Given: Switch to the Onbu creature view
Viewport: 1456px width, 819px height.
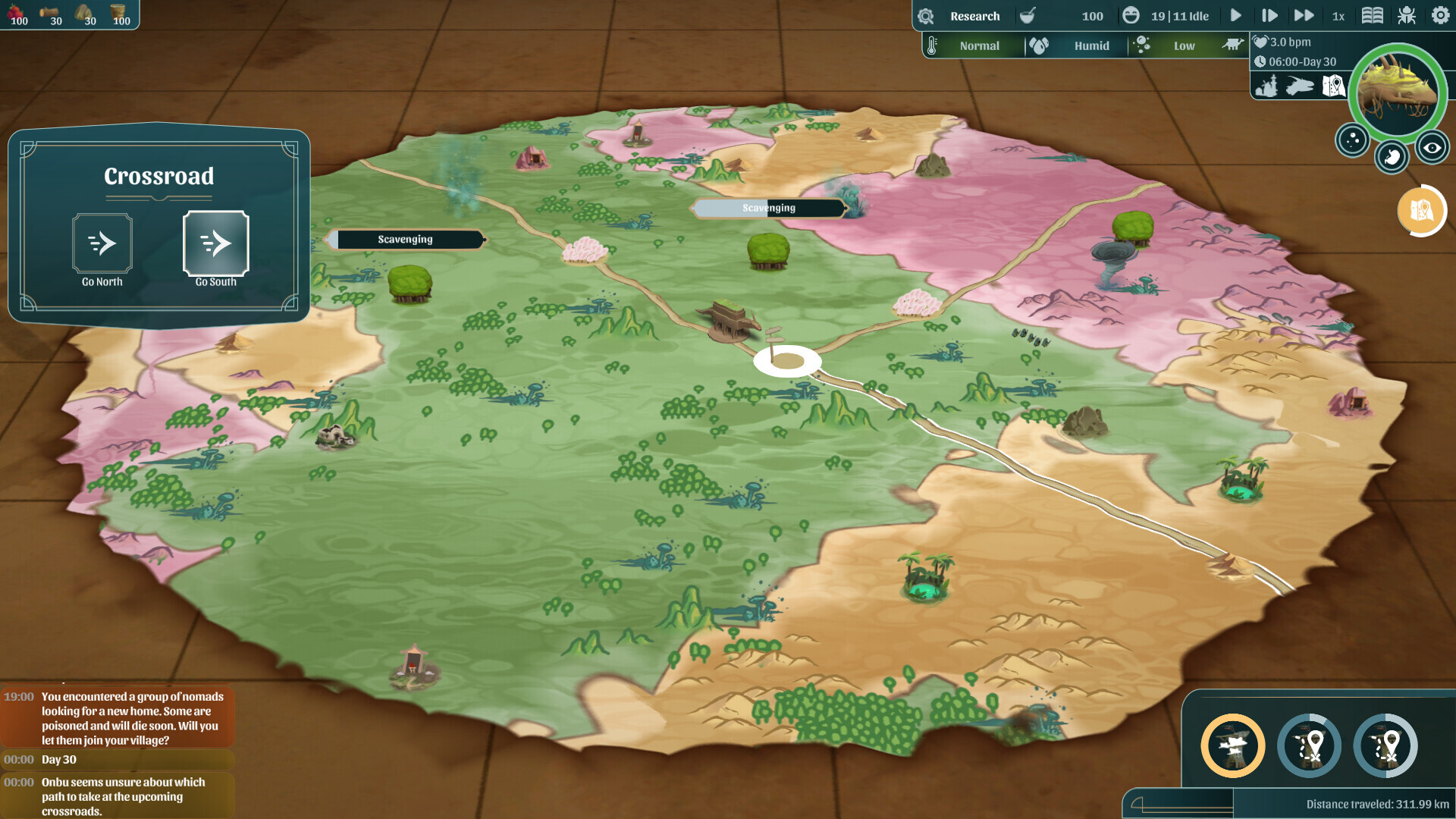Looking at the screenshot, I should pos(1300,86).
